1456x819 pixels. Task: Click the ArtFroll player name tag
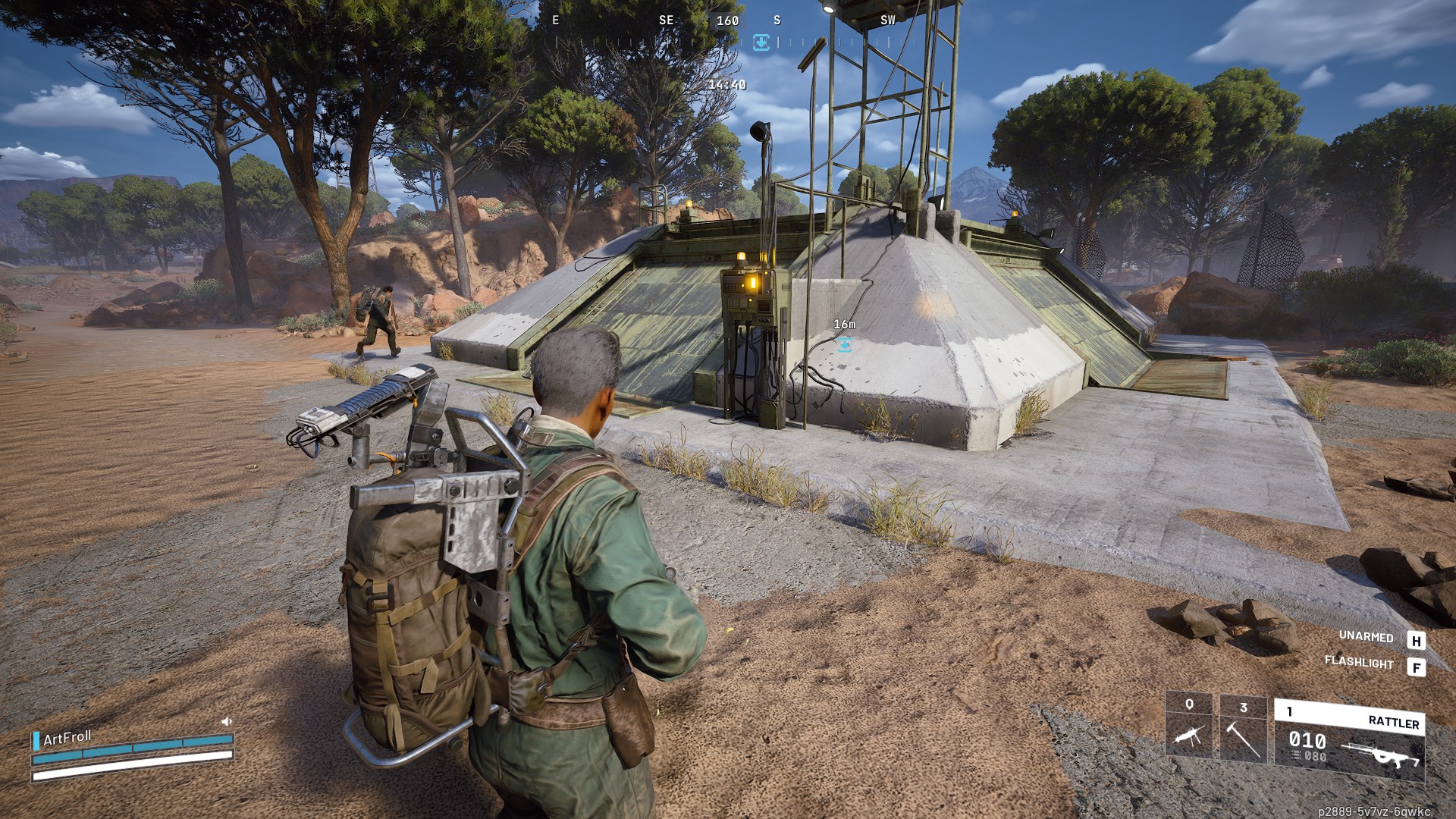(67, 738)
